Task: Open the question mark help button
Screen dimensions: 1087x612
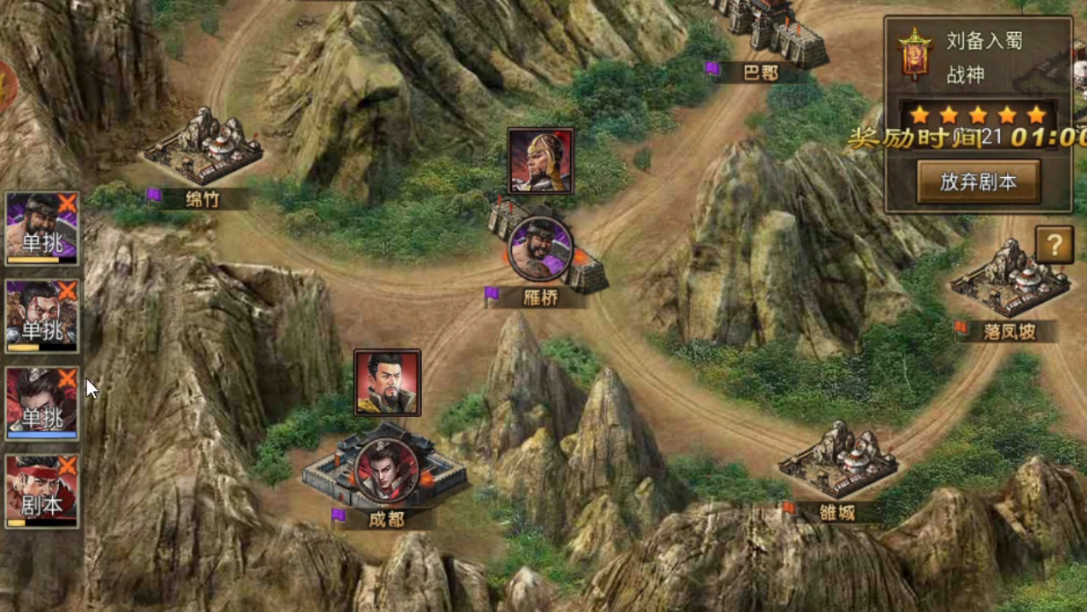Action: click(x=1054, y=244)
